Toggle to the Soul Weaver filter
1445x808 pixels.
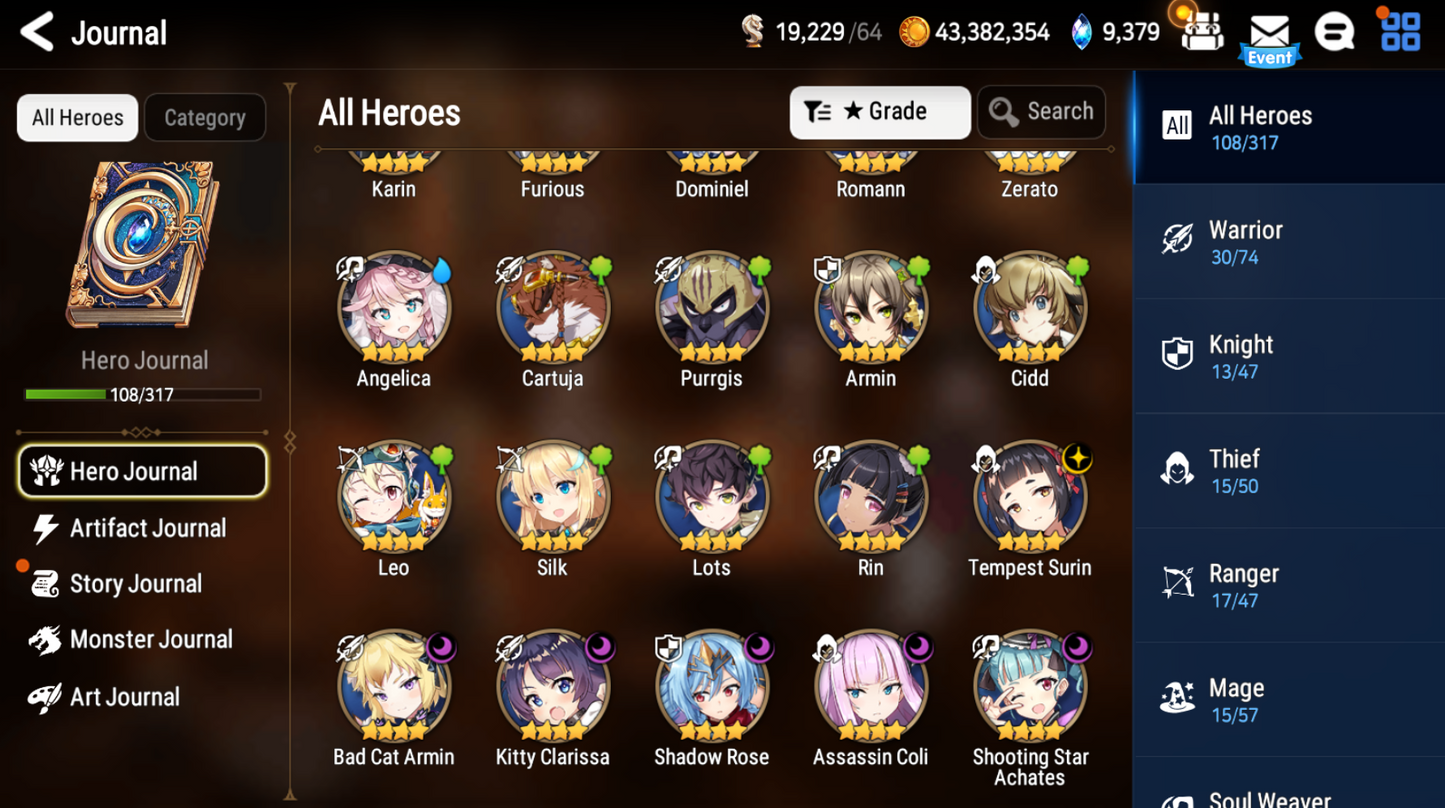pos(1288,793)
